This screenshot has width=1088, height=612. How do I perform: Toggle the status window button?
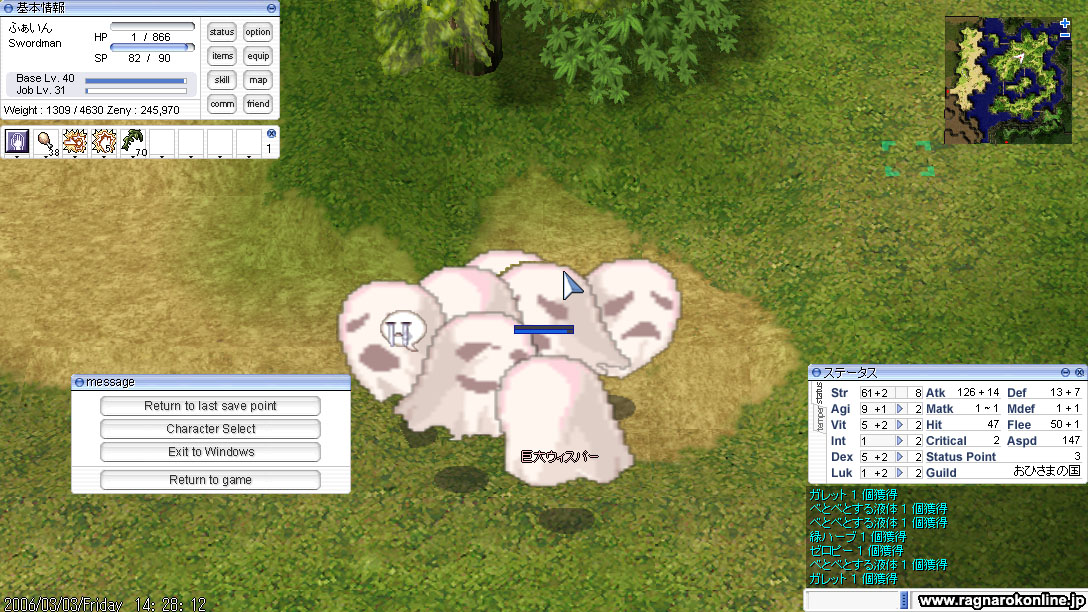click(x=222, y=32)
